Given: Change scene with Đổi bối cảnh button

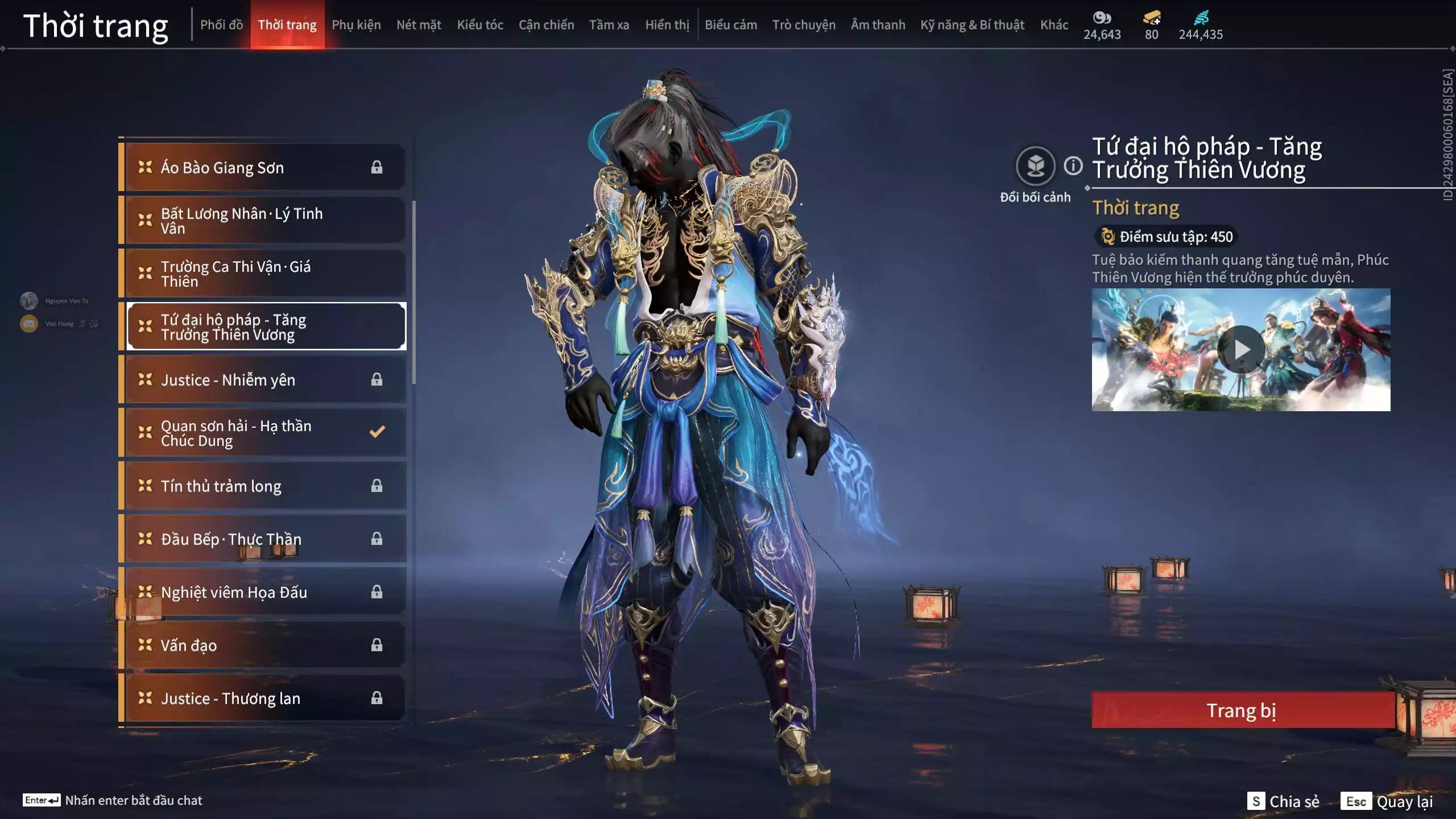Looking at the screenshot, I should (1035, 167).
